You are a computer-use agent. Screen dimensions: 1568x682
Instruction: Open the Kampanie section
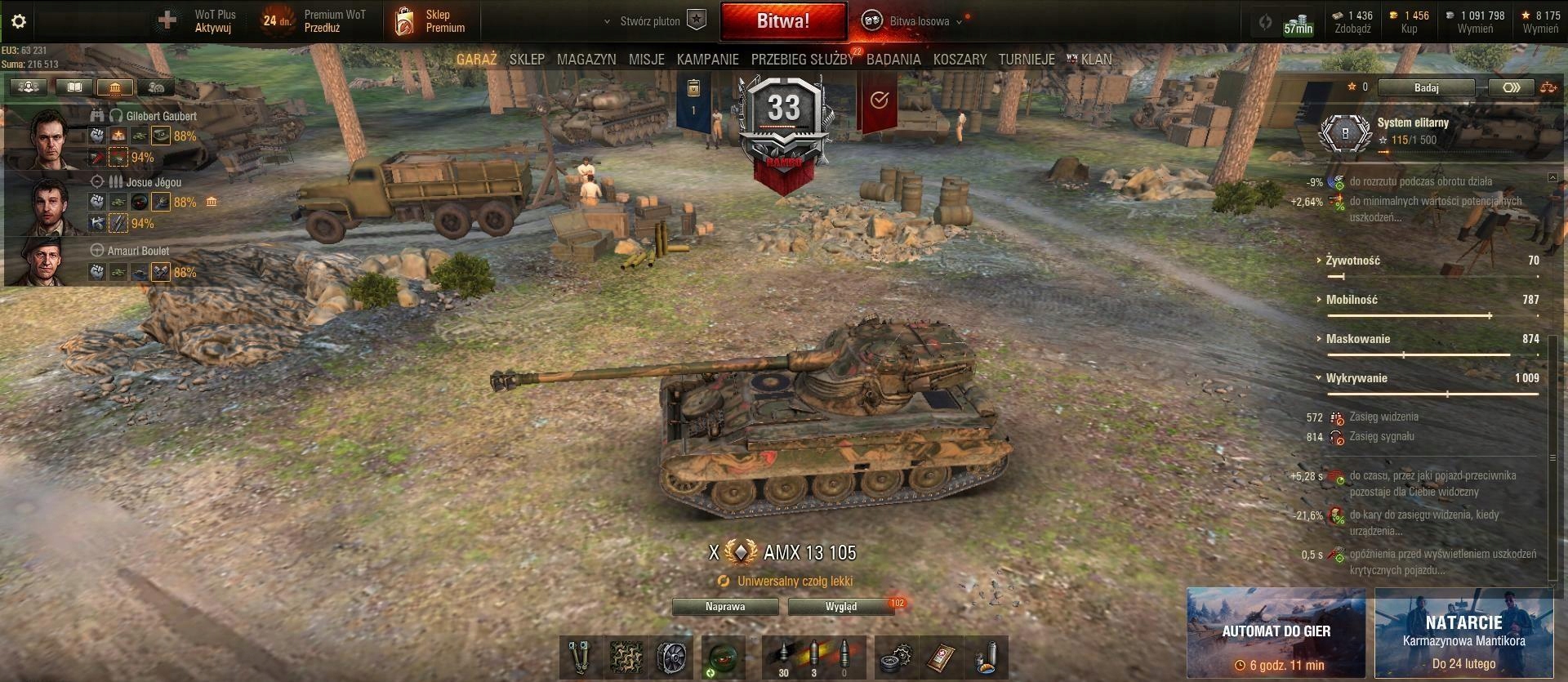[x=707, y=60]
